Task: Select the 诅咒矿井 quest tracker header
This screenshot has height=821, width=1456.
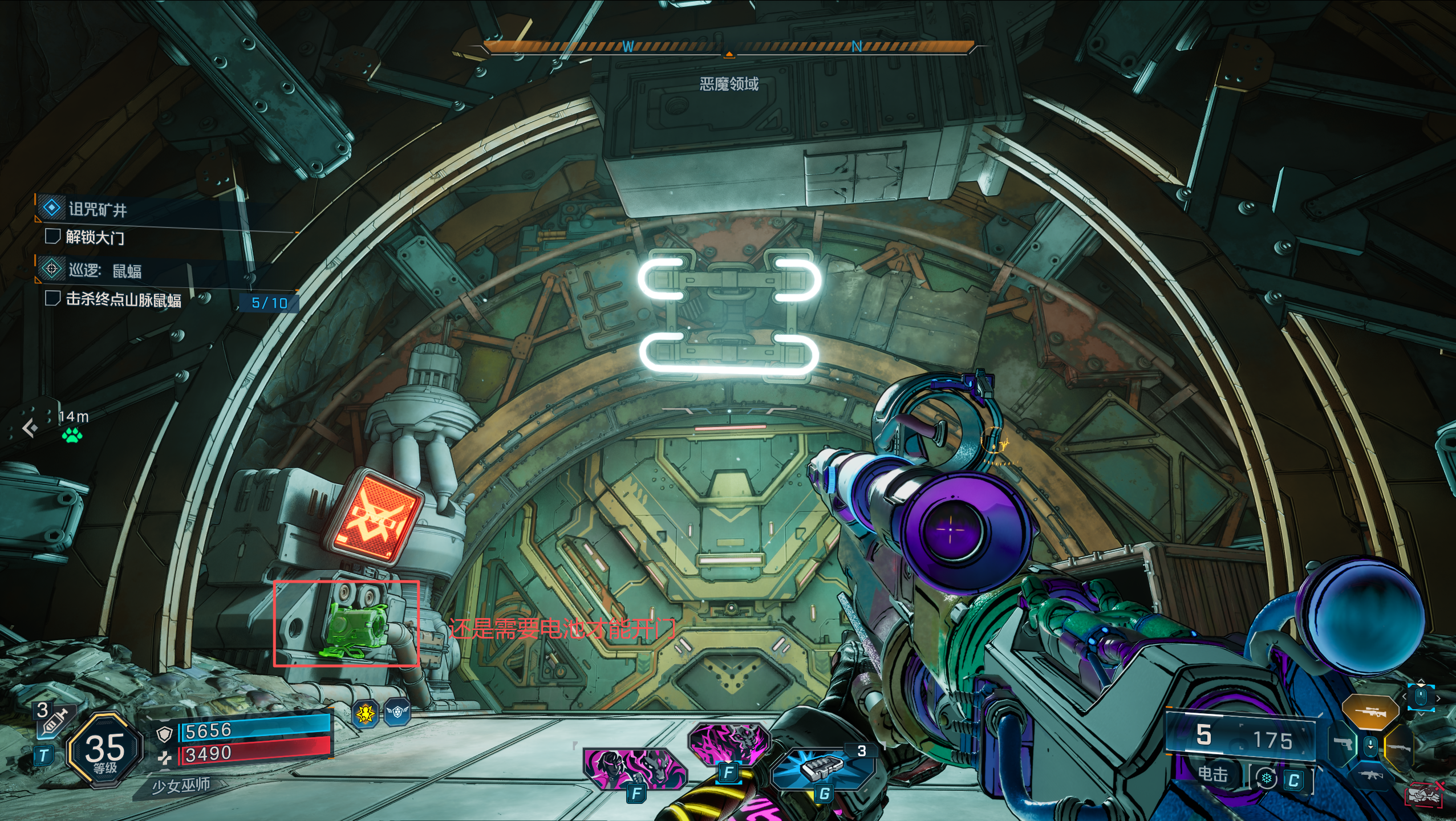Action: (97, 209)
